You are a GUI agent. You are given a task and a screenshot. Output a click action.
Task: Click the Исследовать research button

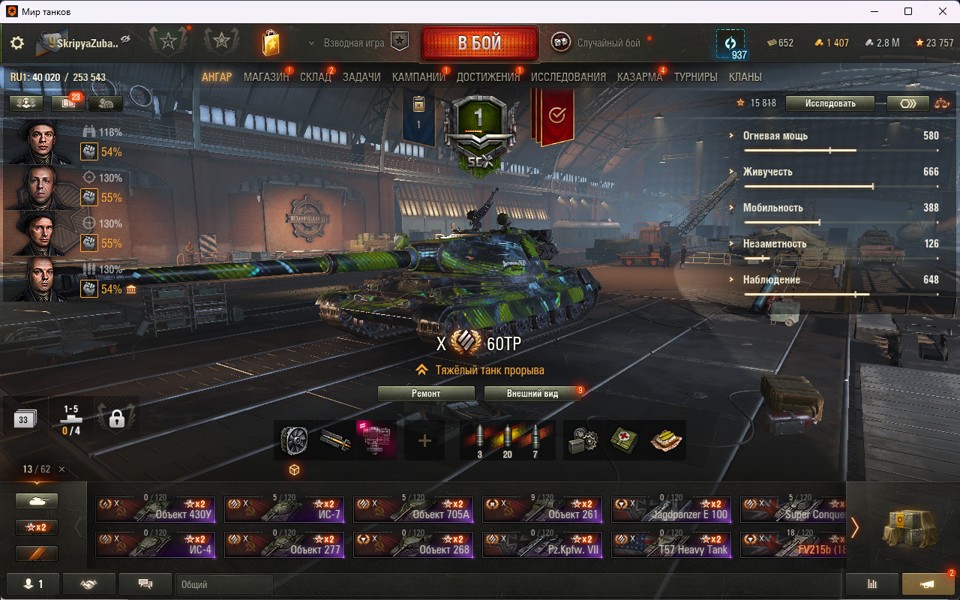[829, 103]
